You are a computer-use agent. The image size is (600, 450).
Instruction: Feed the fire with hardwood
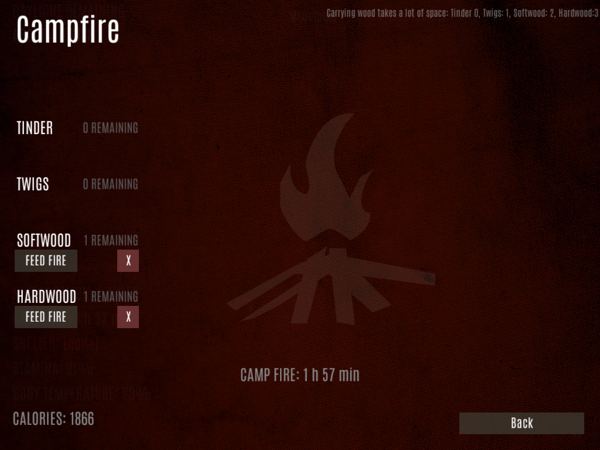tap(46, 317)
